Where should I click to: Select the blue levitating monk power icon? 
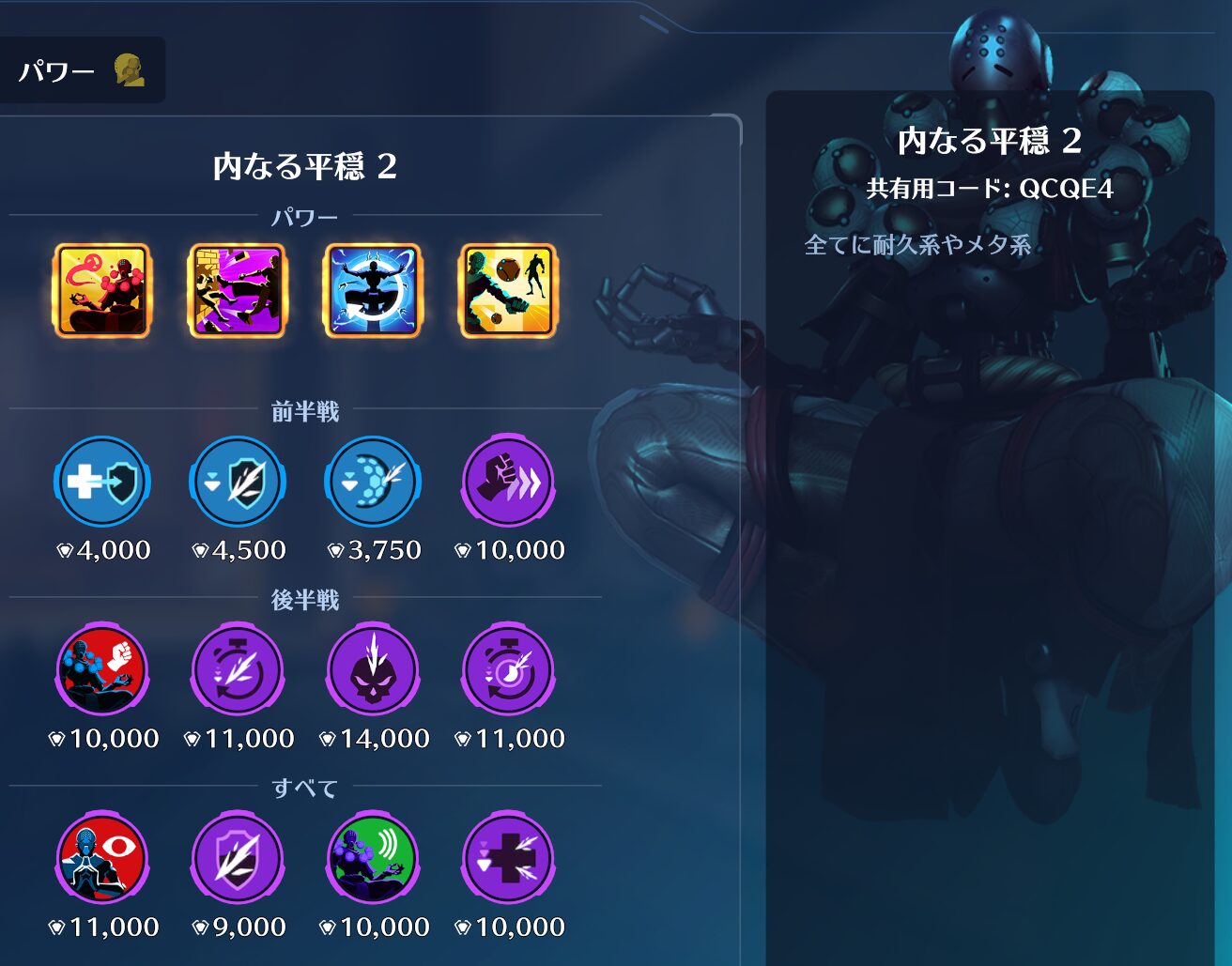(x=373, y=290)
